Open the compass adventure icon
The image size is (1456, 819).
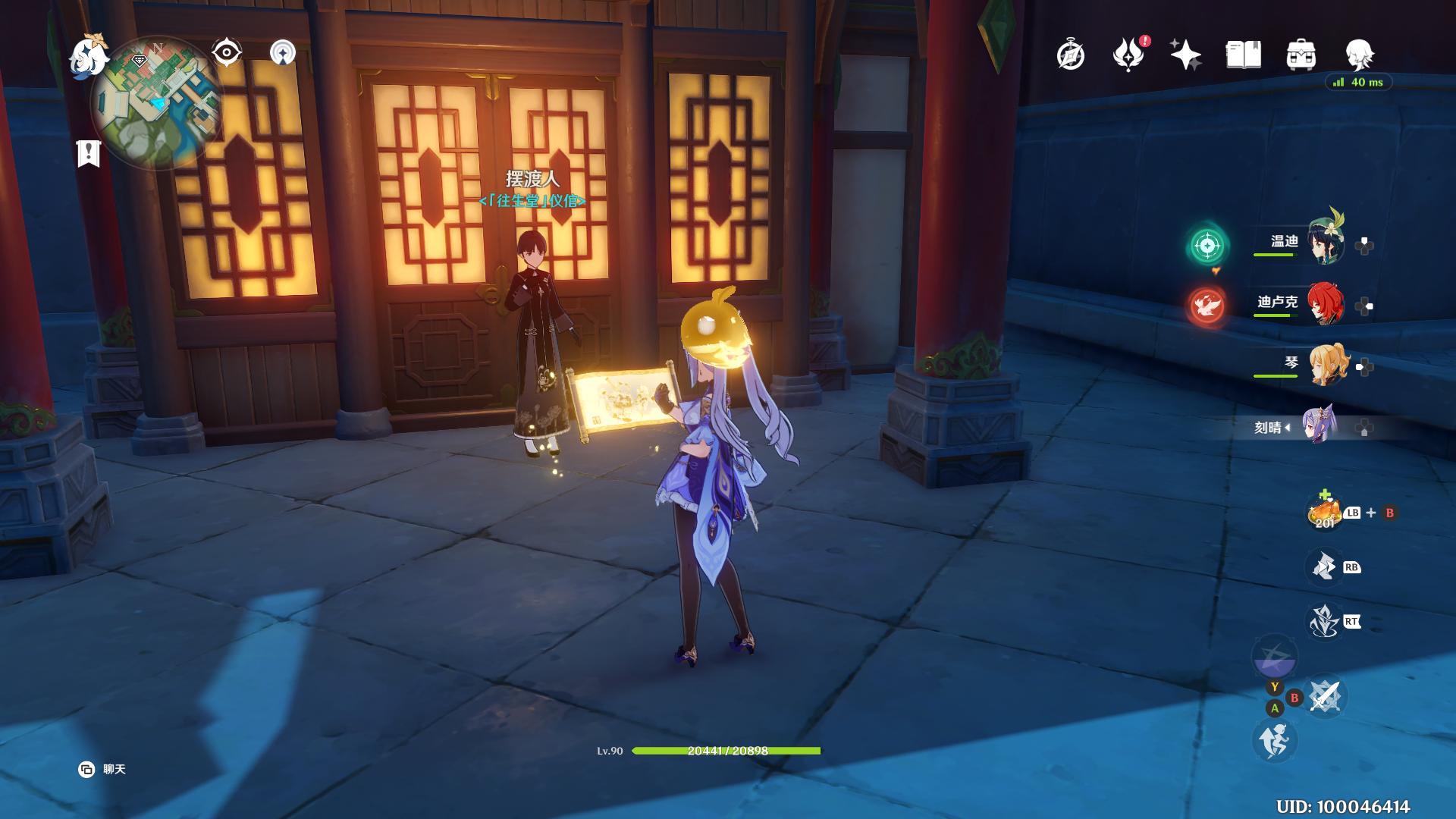1070,55
